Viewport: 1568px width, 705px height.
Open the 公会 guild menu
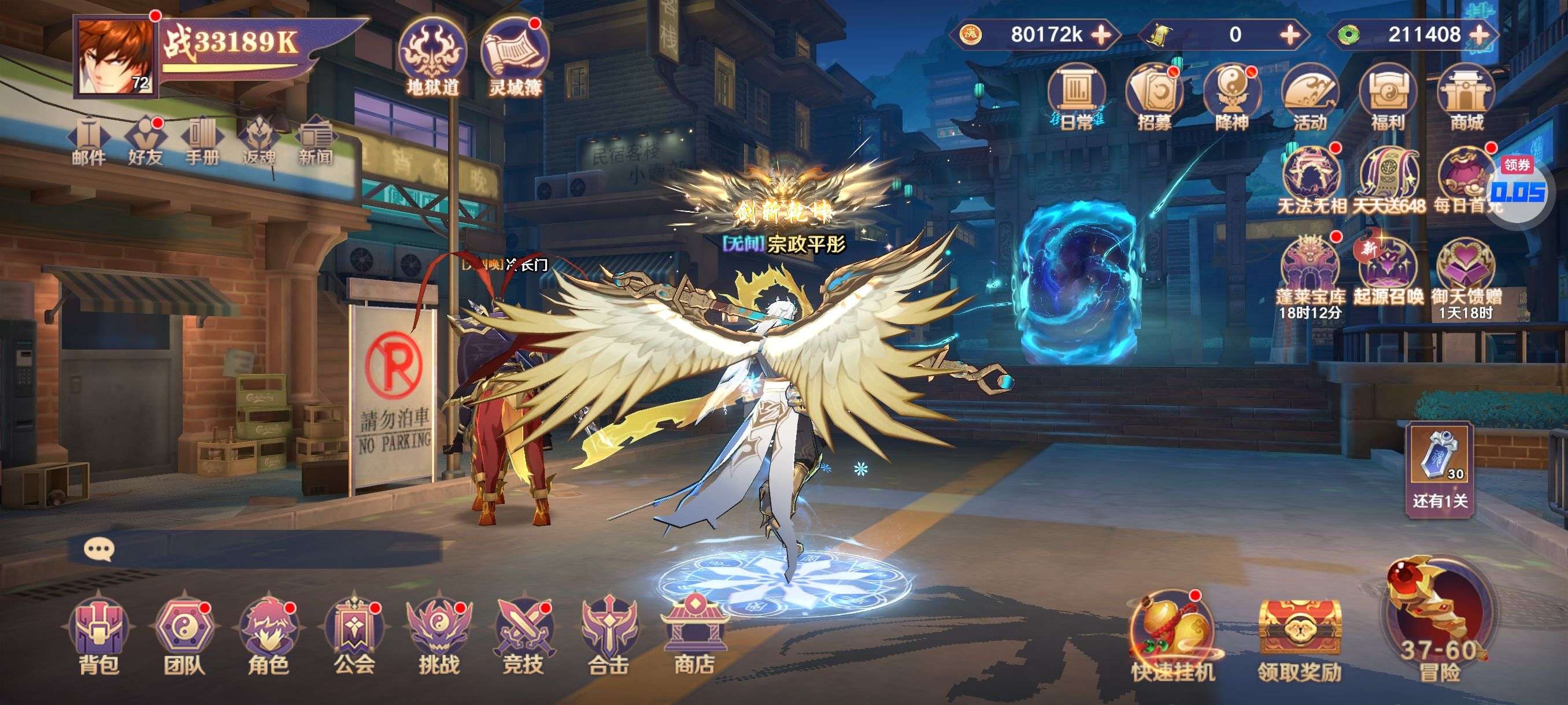click(353, 636)
